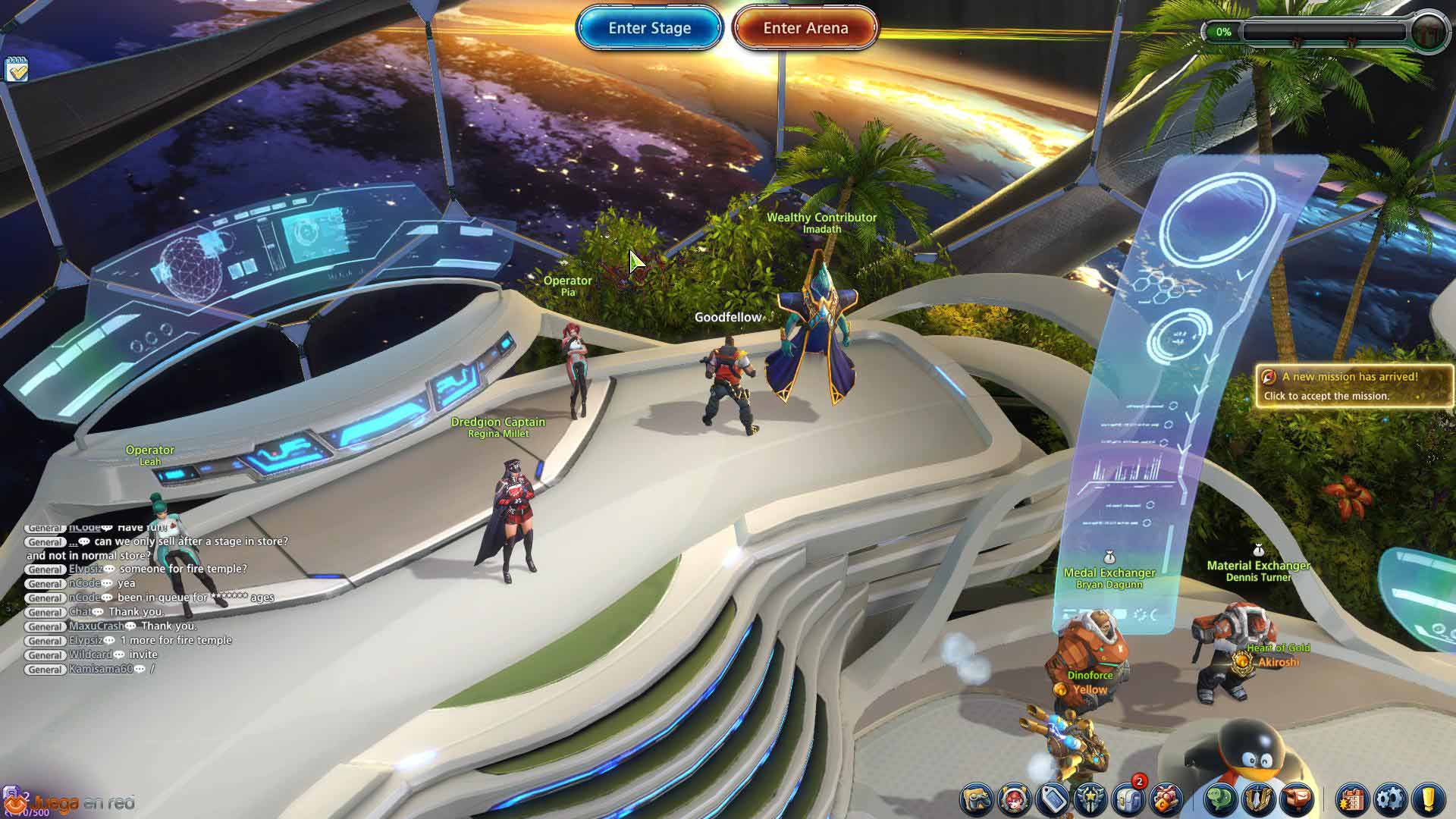The height and width of the screenshot is (819, 1456).
Task: Open the calendar checklist icon
Action: (x=16, y=70)
